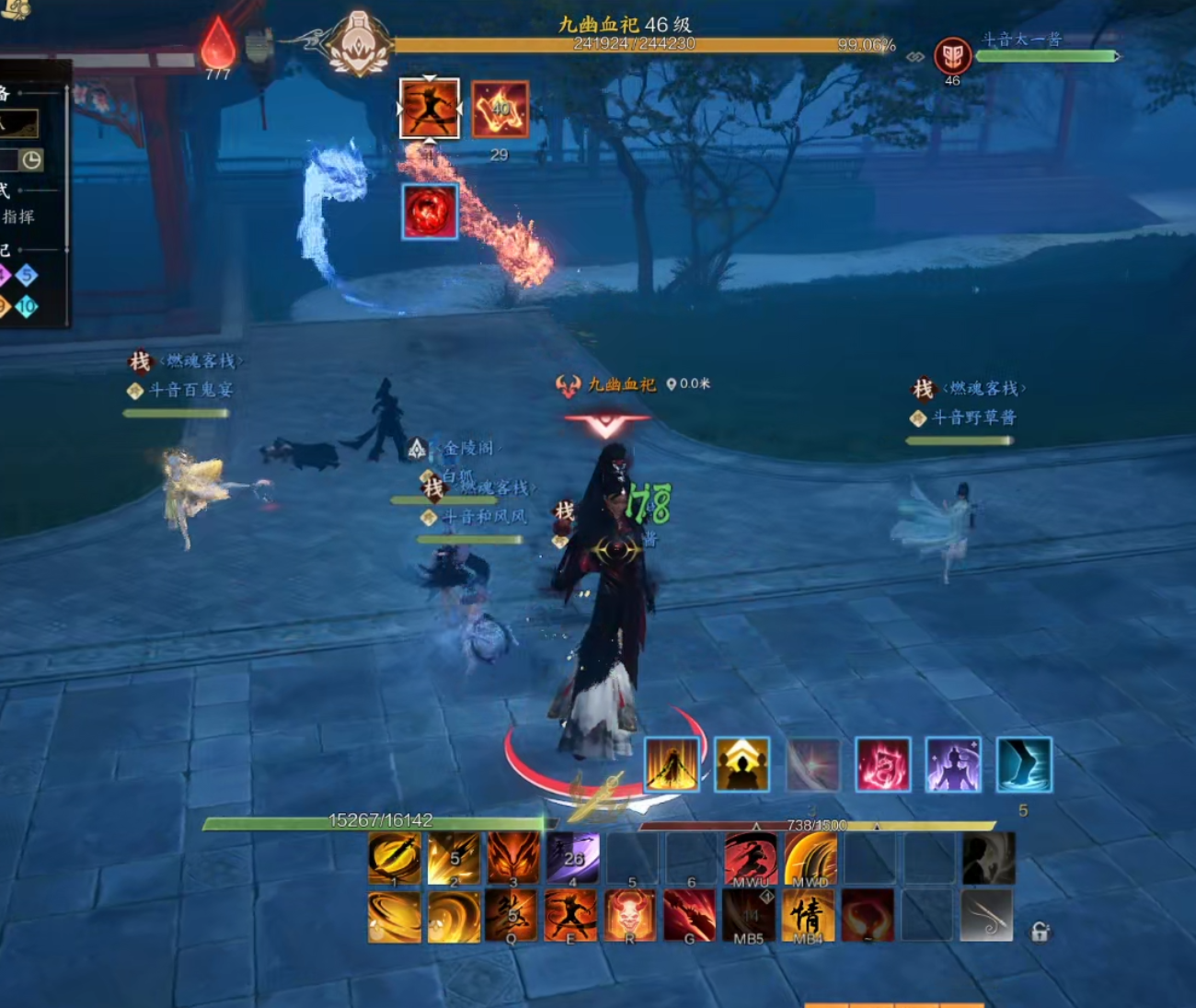The width and height of the screenshot is (1196, 1008).
Task: Open the clock timer button in left panel
Action: tap(31, 160)
